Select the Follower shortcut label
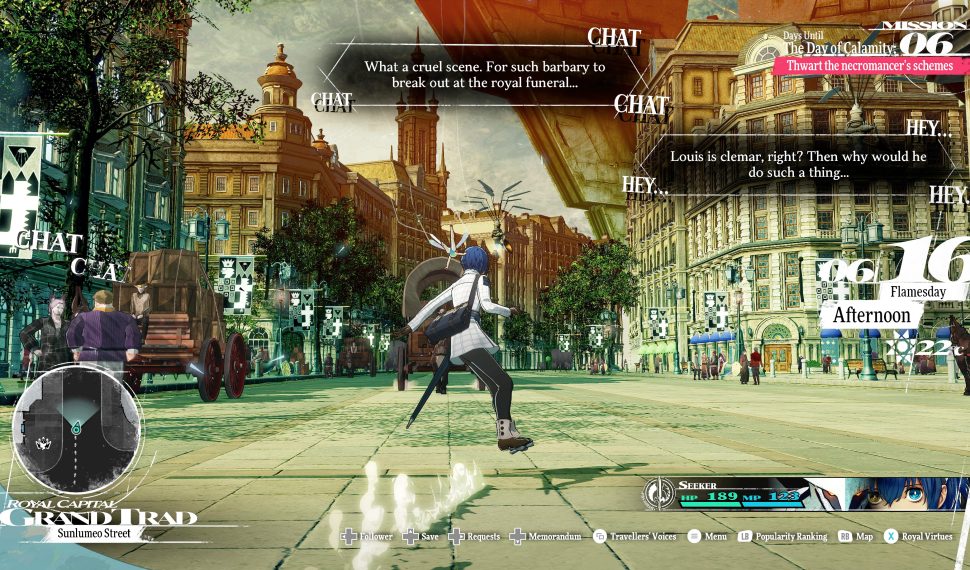970x570 pixels. (376, 537)
